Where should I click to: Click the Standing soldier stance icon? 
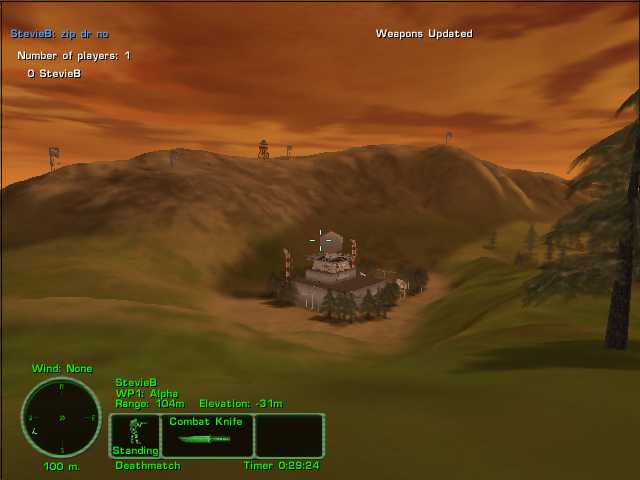(135, 435)
